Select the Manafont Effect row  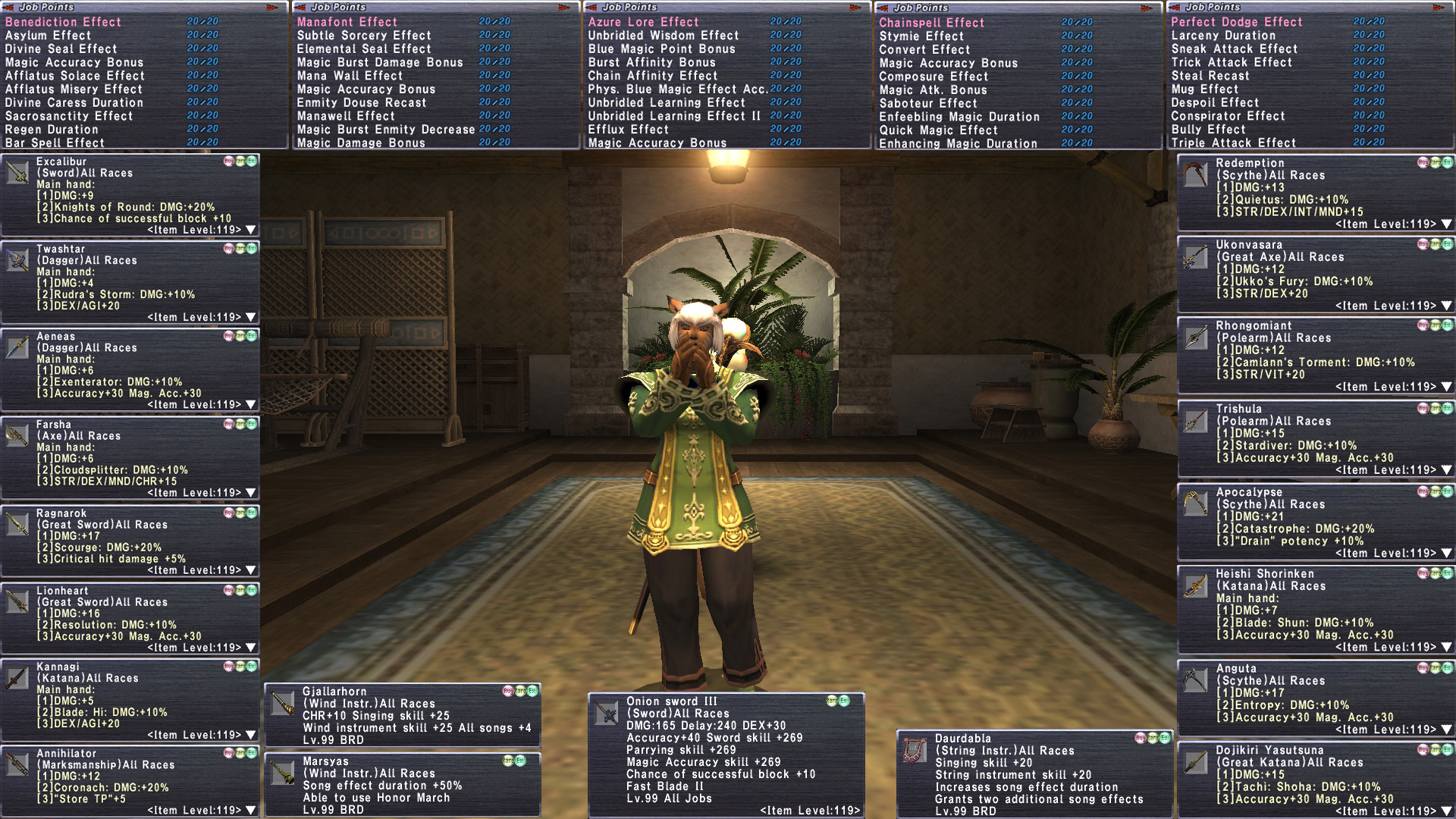[x=347, y=22]
